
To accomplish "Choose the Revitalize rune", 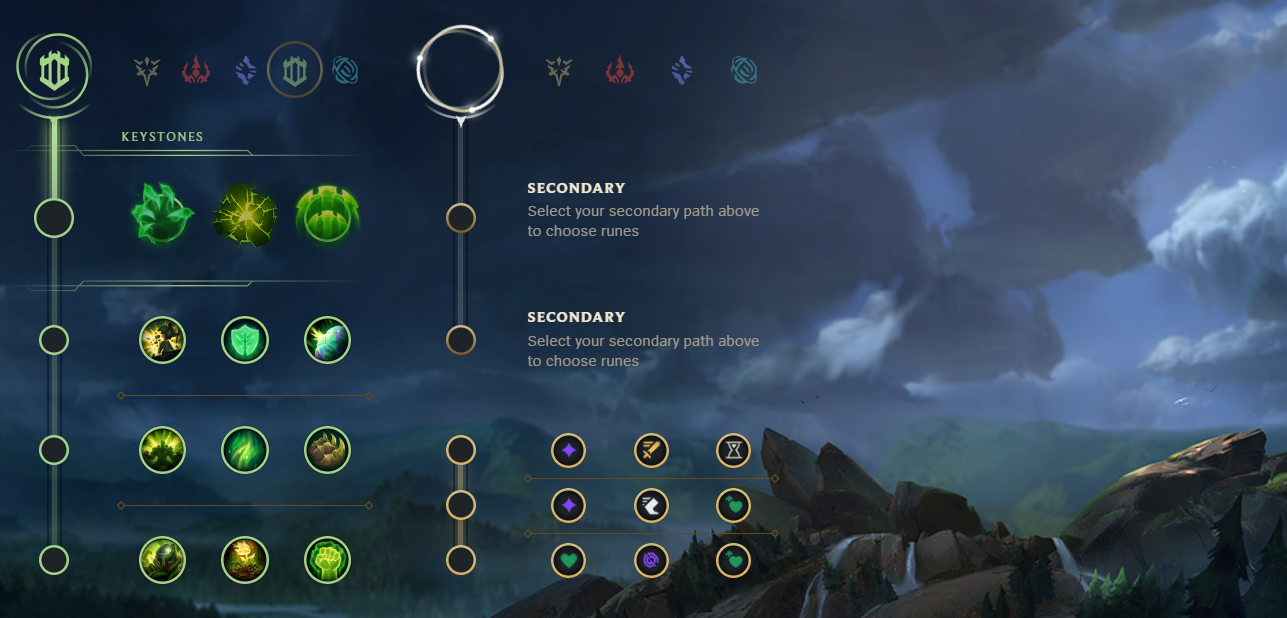I will pos(245,560).
